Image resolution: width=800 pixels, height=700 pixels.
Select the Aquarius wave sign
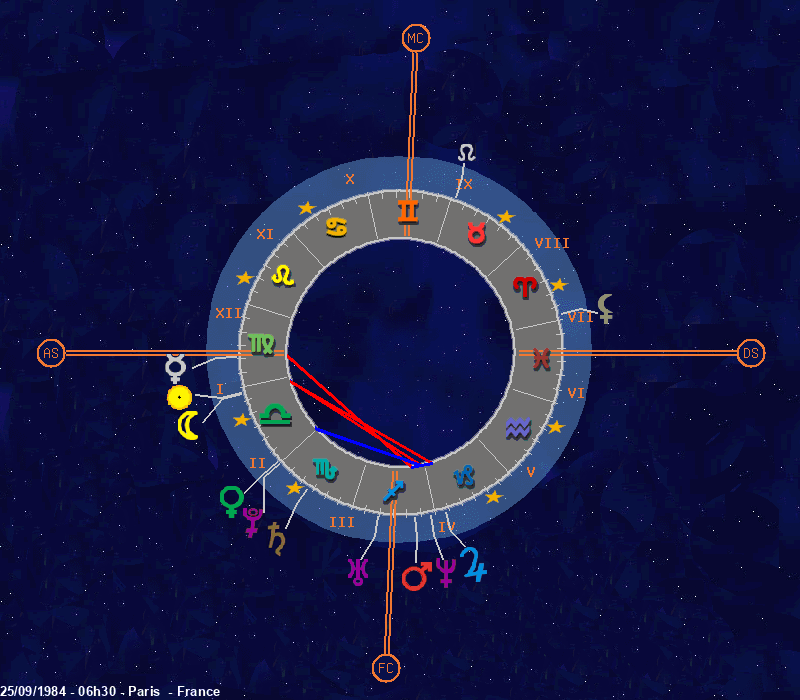[518, 428]
